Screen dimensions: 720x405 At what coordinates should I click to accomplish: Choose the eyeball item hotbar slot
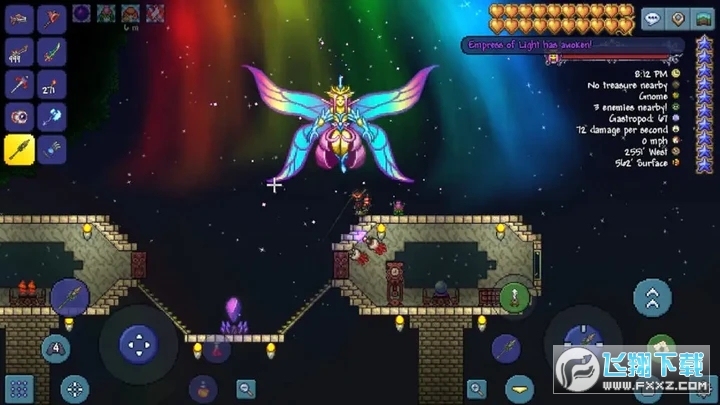pyautogui.click(x=20, y=117)
